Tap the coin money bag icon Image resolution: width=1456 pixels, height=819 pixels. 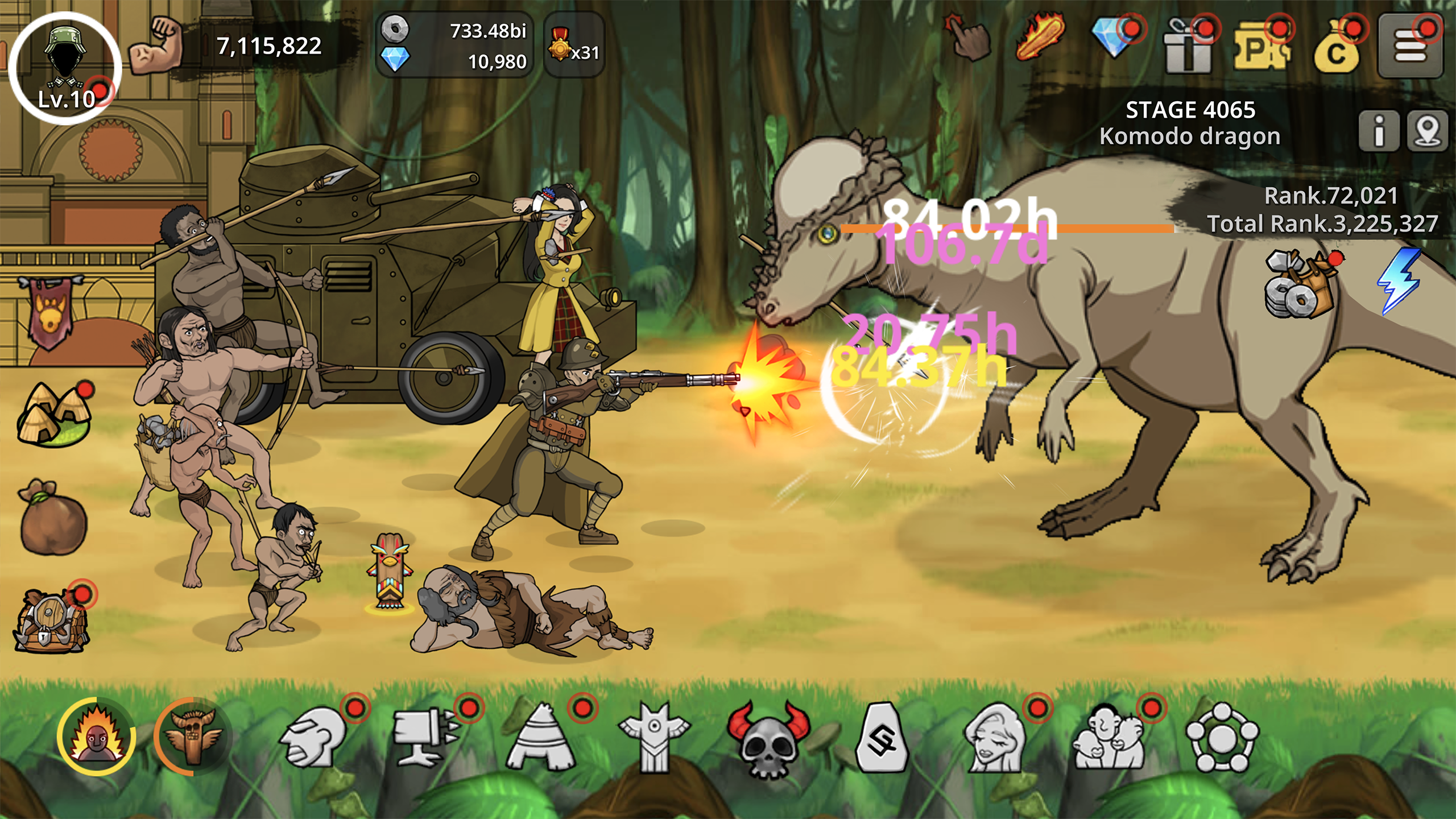pos(1337,48)
